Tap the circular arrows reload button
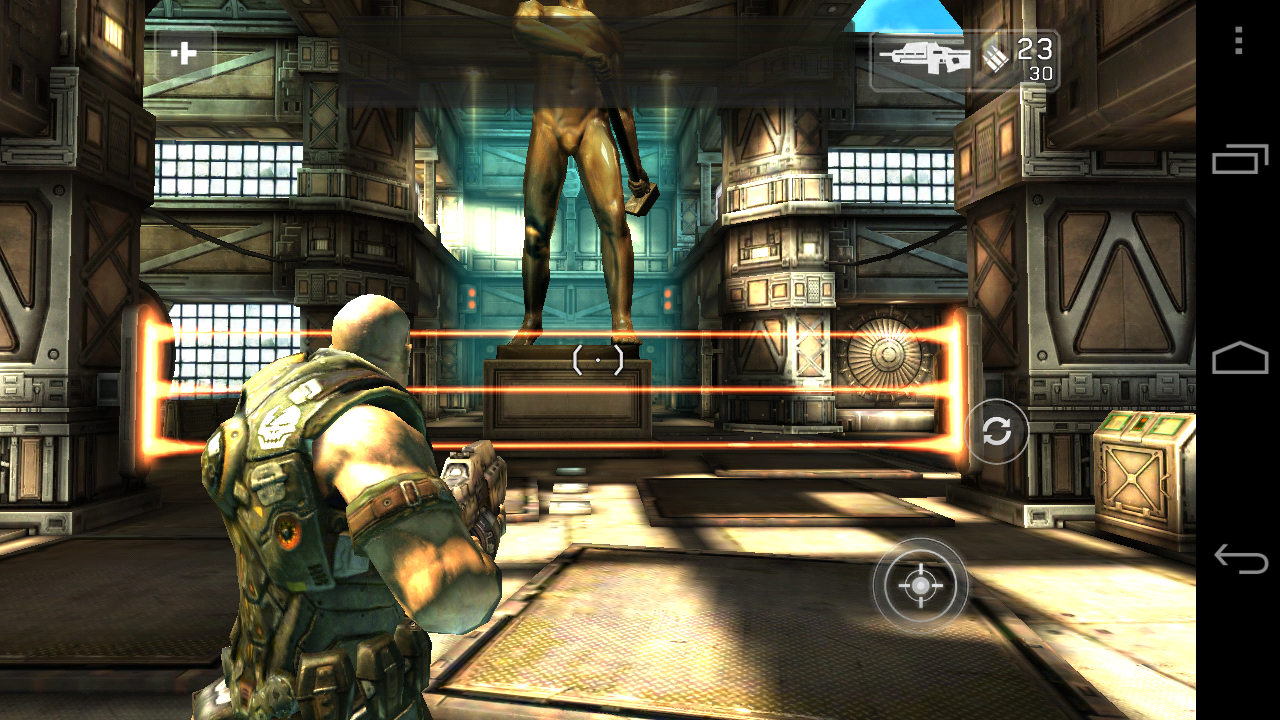This screenshot has height=720, width=1280. (996, 431)
